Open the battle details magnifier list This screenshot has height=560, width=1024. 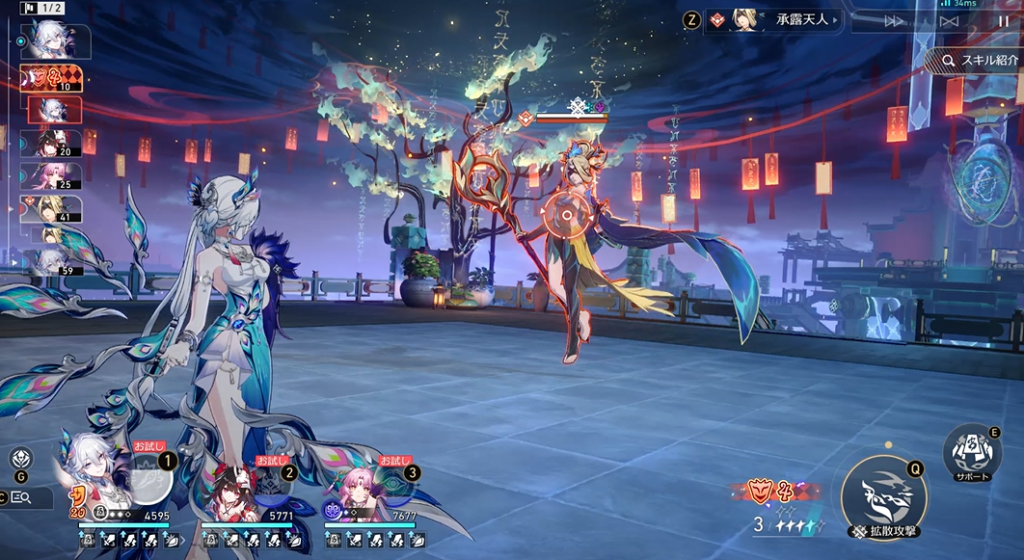(22, 498)
